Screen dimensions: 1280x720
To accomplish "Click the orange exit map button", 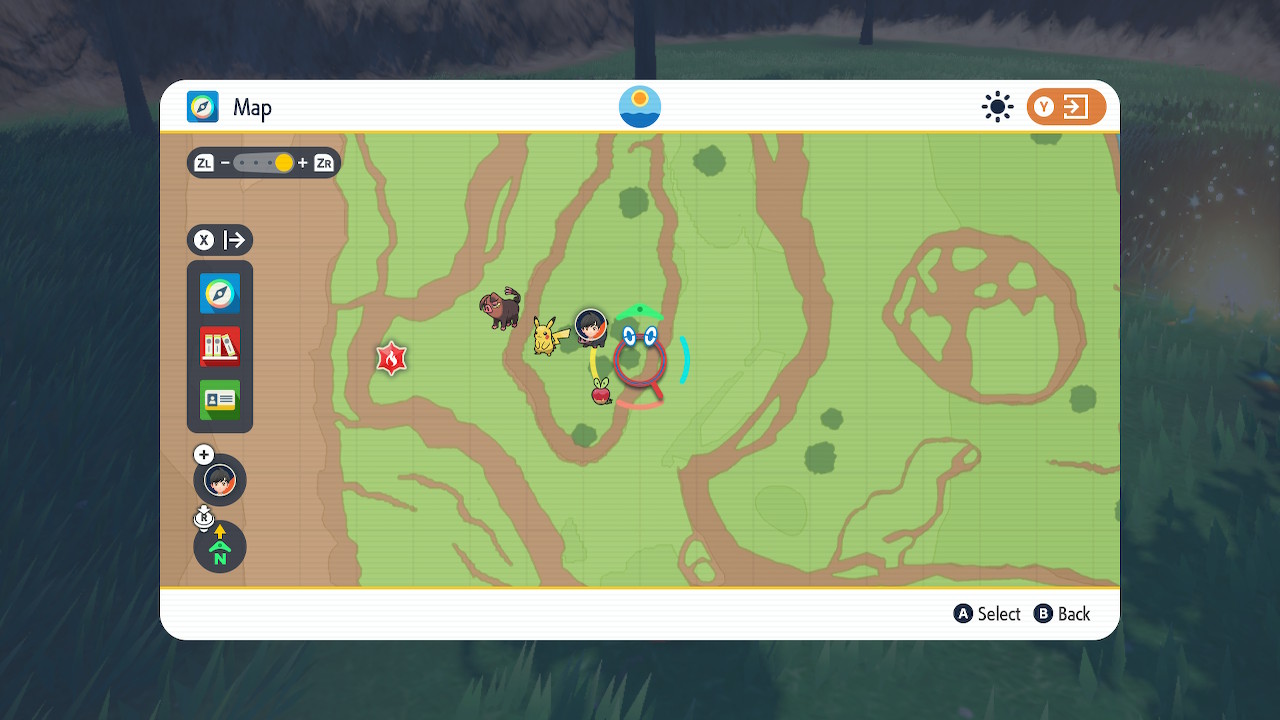I will point(1066,107).
